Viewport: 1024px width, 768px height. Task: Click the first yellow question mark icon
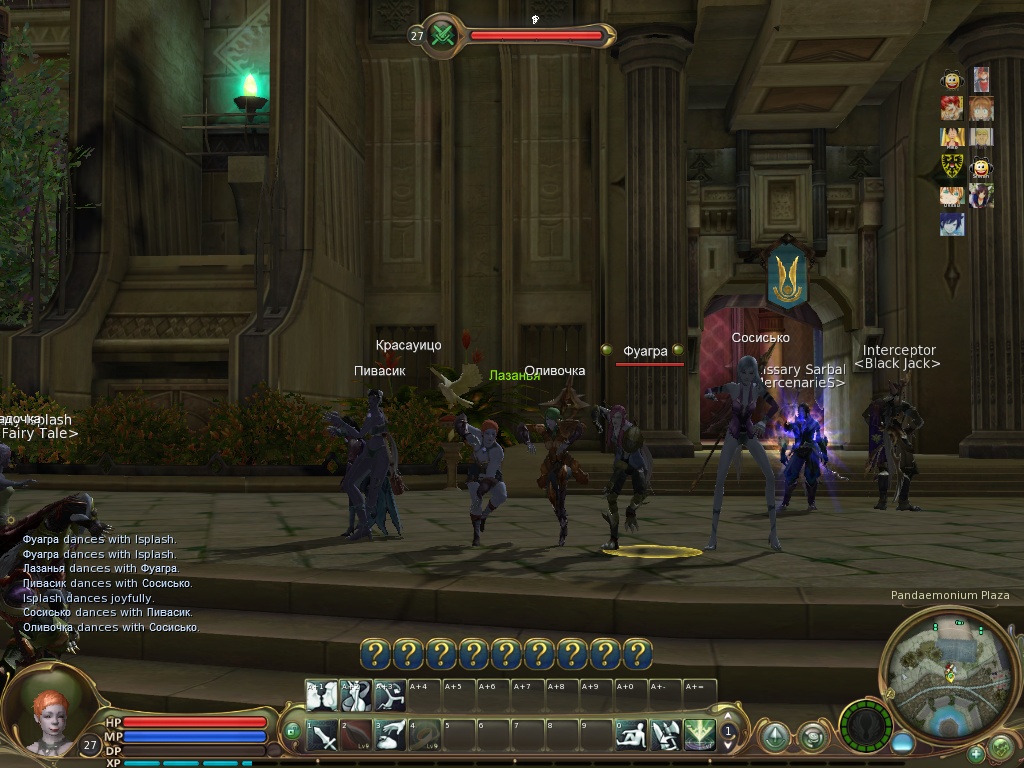click(376, 654)
